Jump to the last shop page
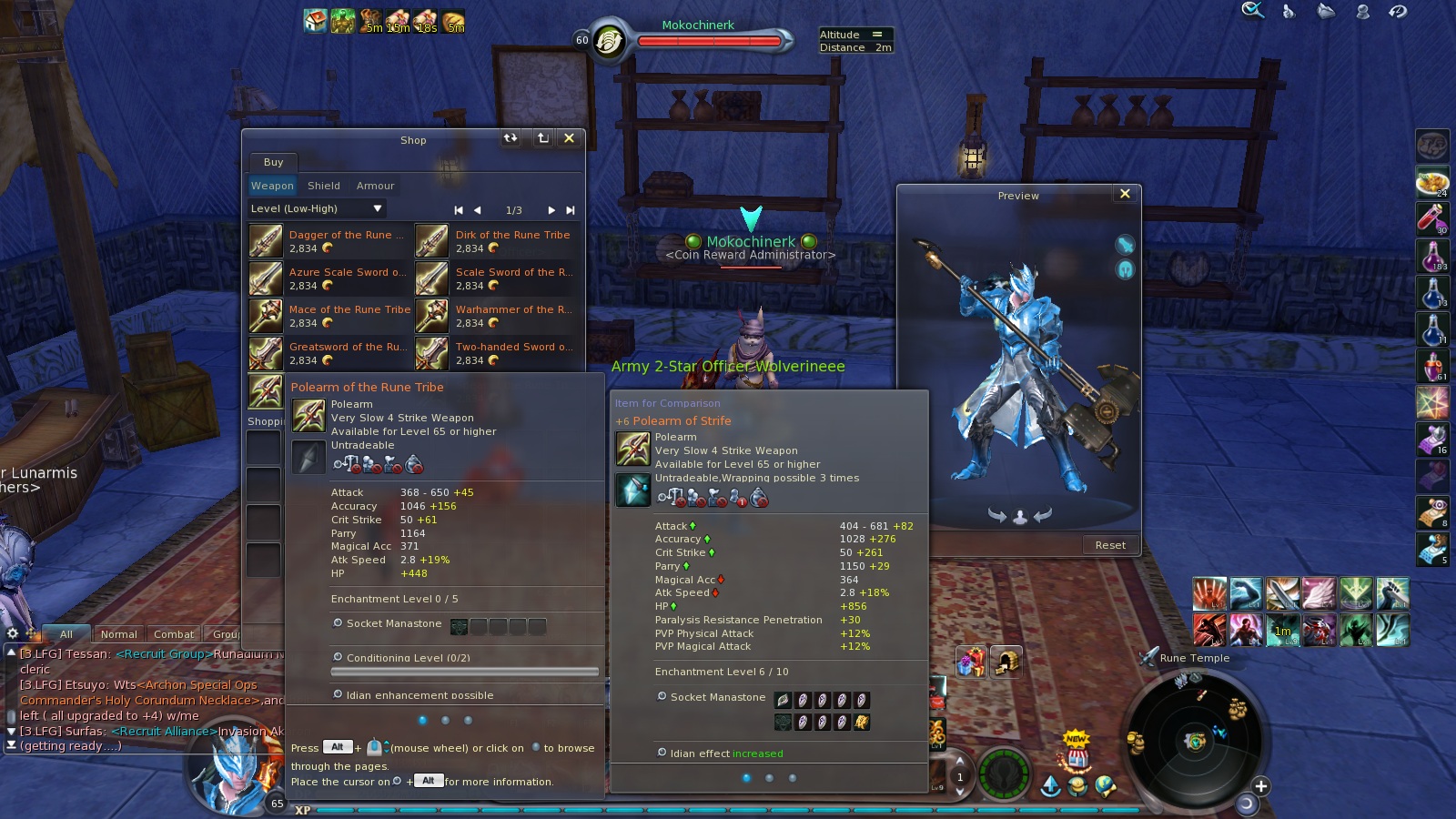The image size is (1456, 819). click(571, 210)
